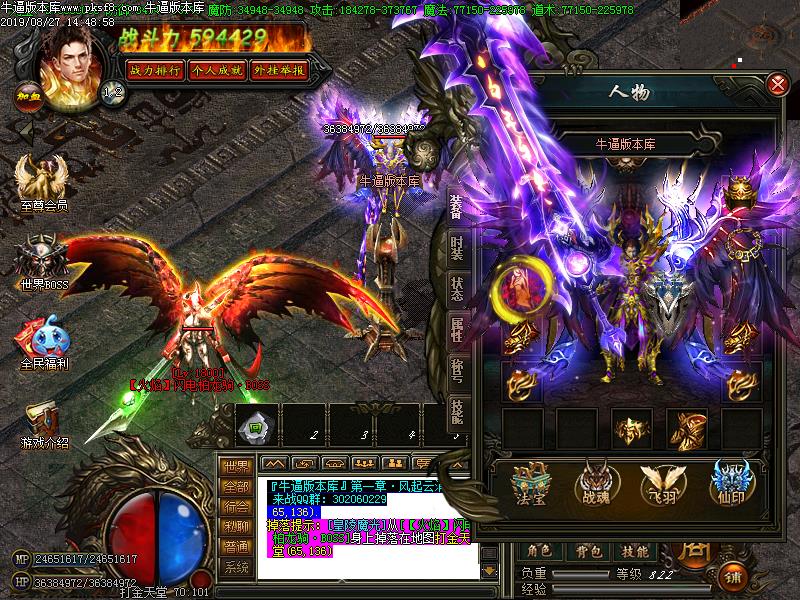Viewport: 800px width, 600px height.
Task: Select the 世界 world chat channel
Action: tap(236, 466)
